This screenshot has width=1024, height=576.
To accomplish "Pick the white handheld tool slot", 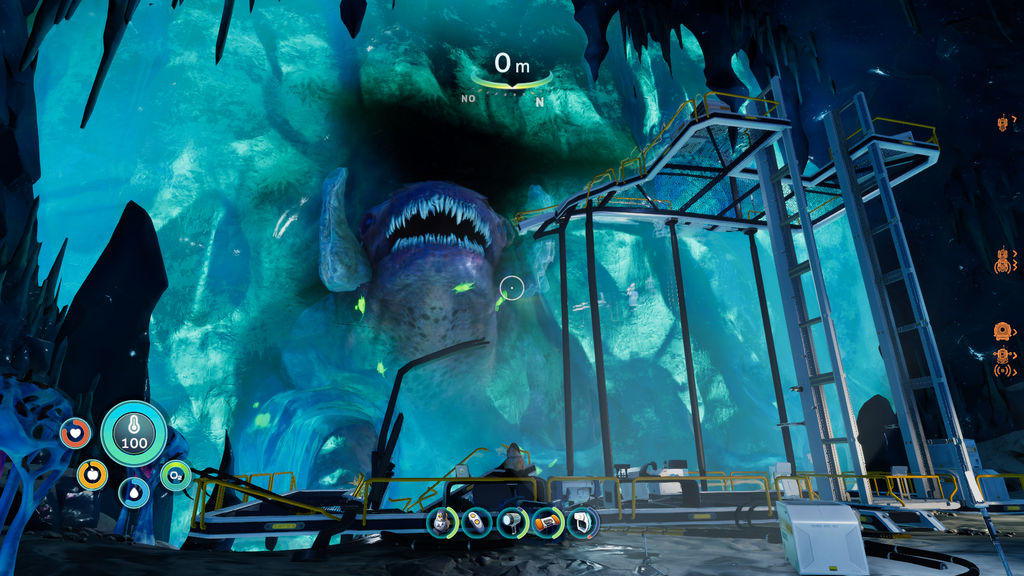I will (582, 522).
